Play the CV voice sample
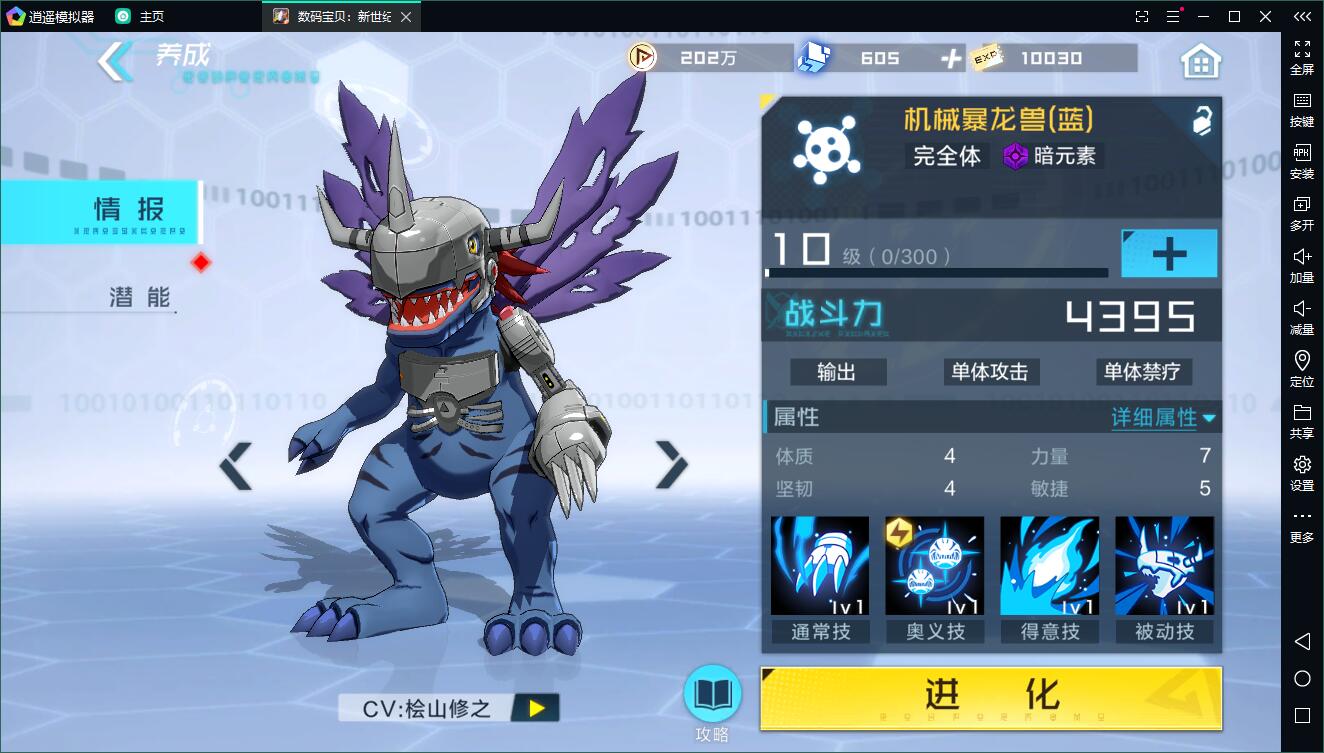Screen dimensions: 1324x753 coord(537,708)
